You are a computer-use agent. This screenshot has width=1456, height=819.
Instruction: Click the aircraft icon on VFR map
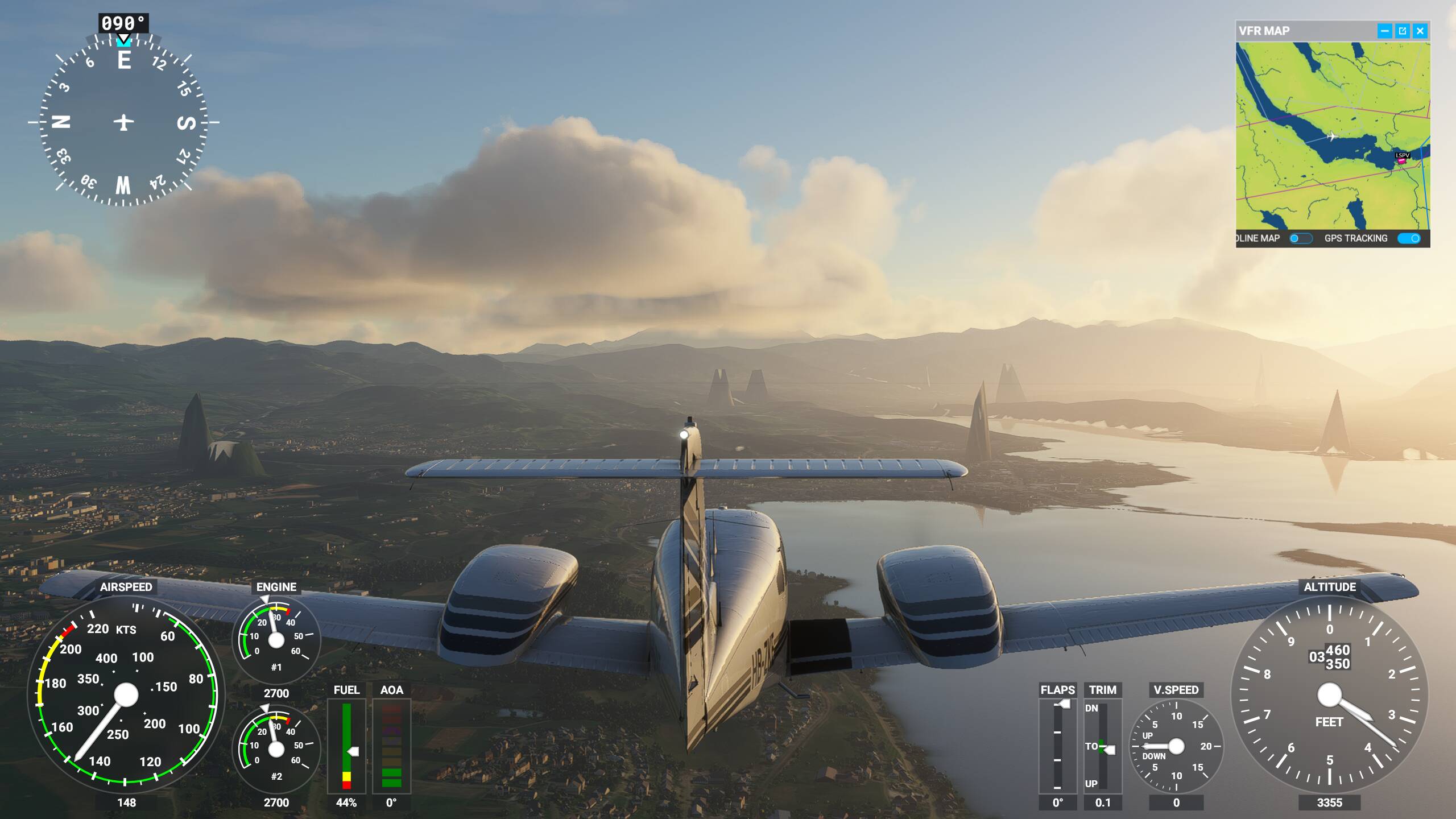1331,136
